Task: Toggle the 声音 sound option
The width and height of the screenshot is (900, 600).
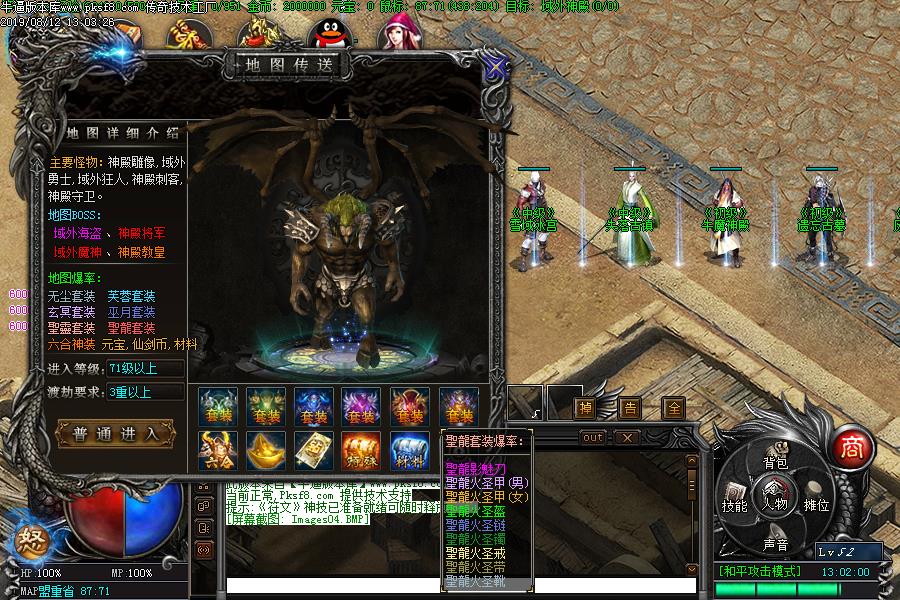Action: 776,544
